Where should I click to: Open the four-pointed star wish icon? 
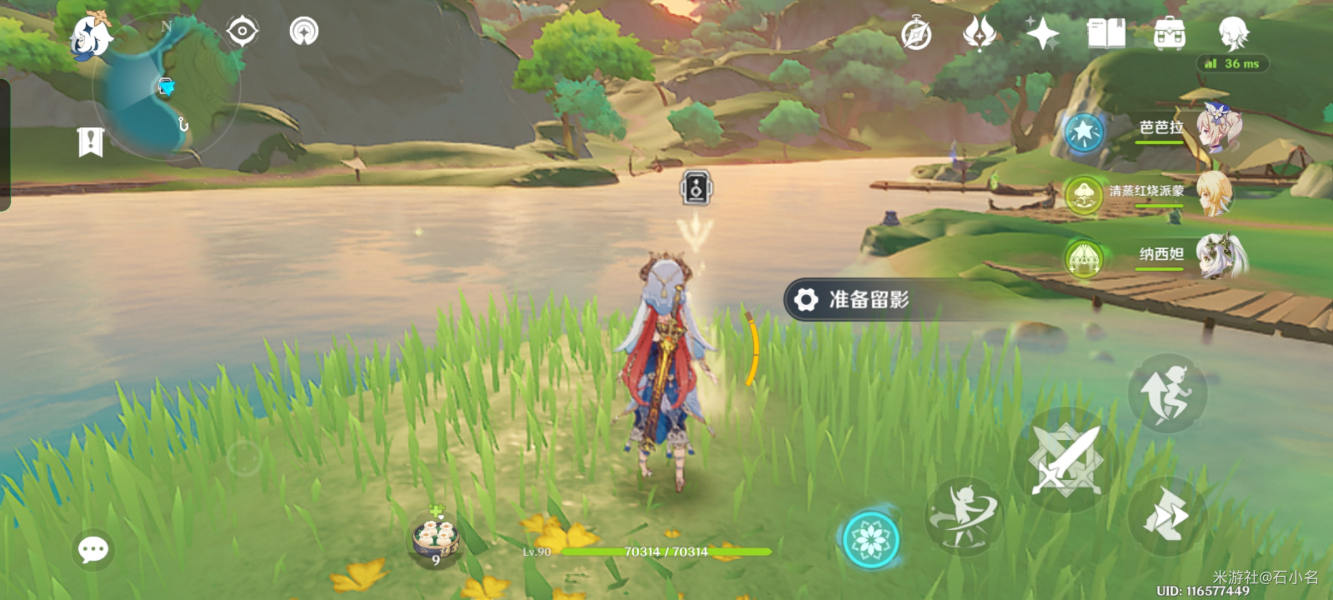(1042, 34)
